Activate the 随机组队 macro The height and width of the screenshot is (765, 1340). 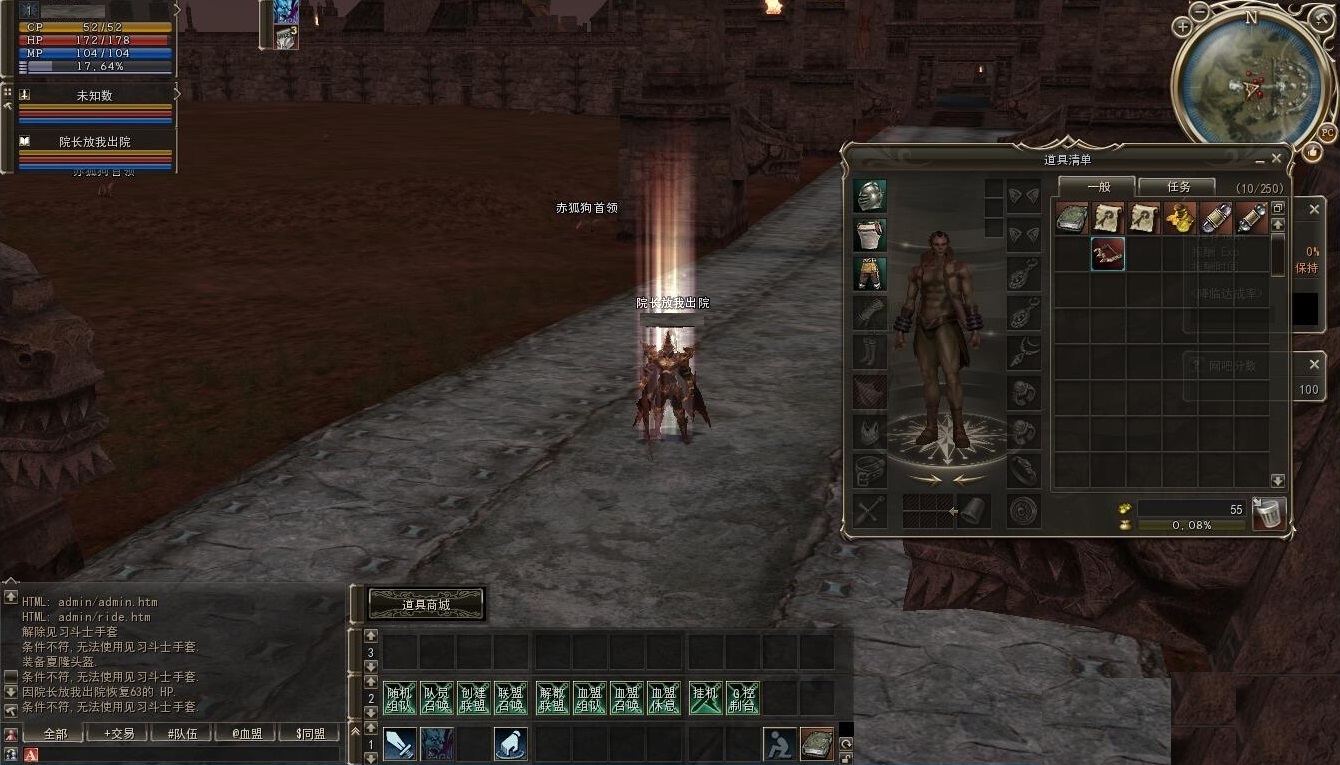coord(400,698)
